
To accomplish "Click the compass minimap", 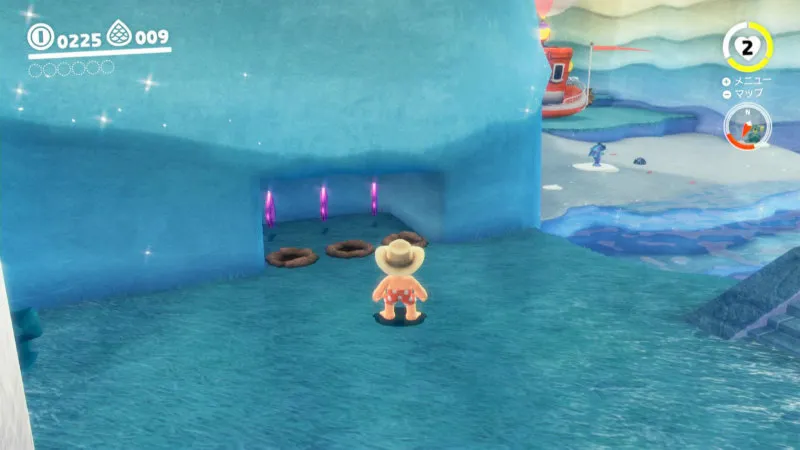I will [x=746, y=126].
